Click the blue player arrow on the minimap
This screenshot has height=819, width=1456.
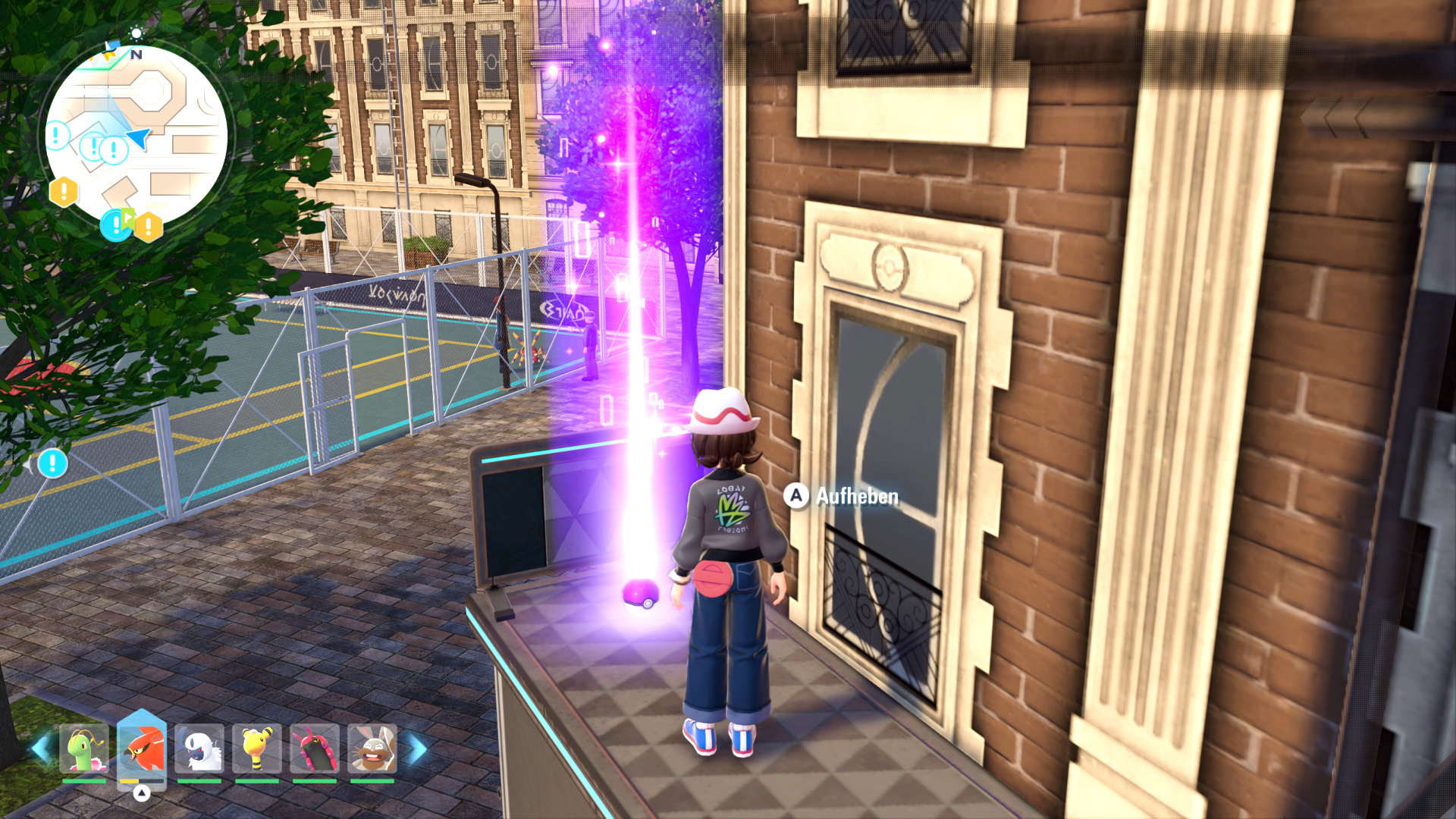[x=139, y=137]
